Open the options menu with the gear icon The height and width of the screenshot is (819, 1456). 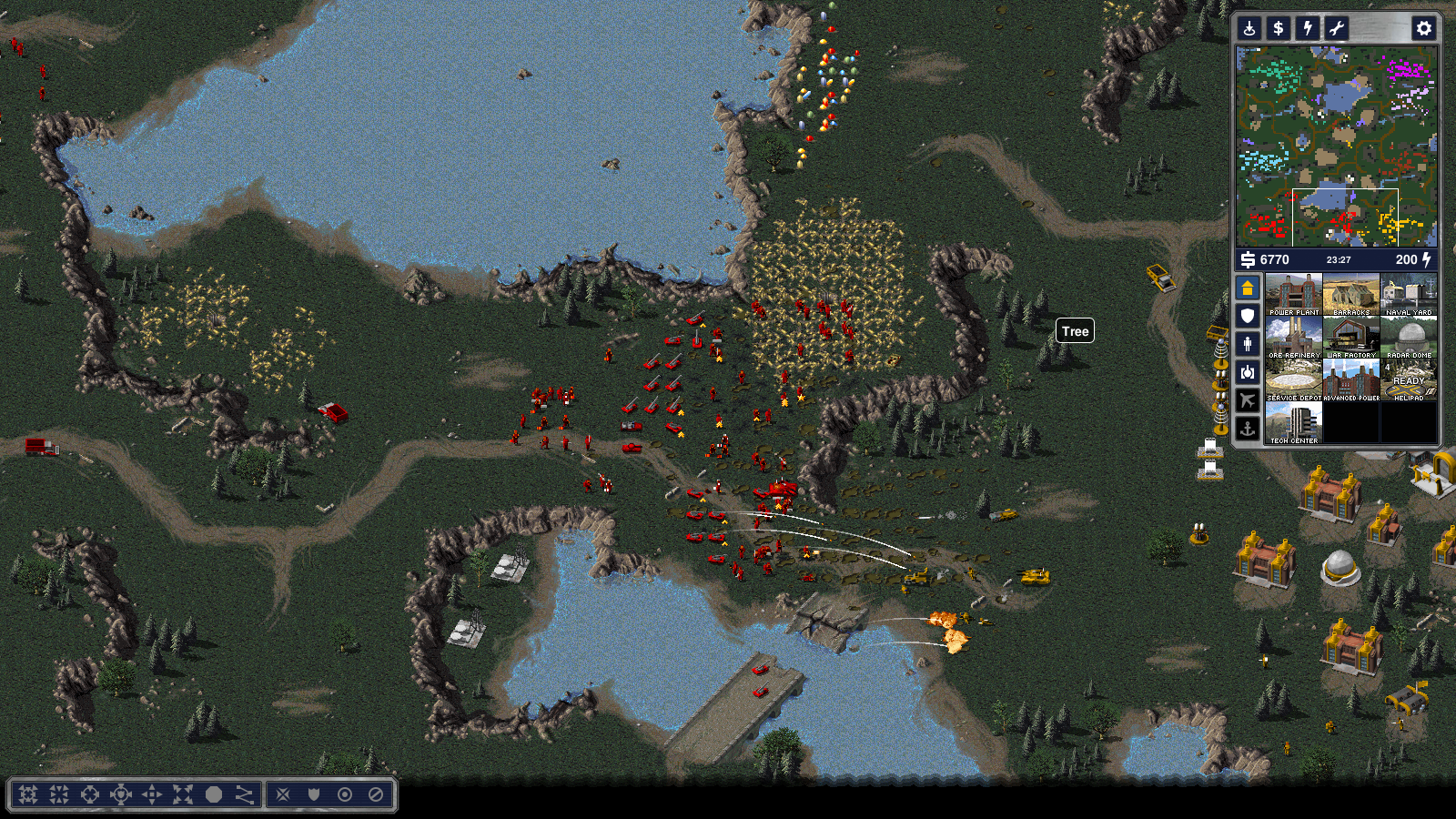click(x=1423, y=28)
